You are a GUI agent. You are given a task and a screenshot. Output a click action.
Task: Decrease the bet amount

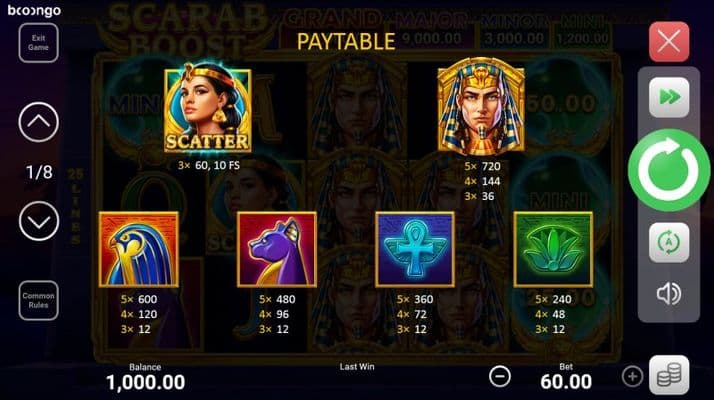500,376
